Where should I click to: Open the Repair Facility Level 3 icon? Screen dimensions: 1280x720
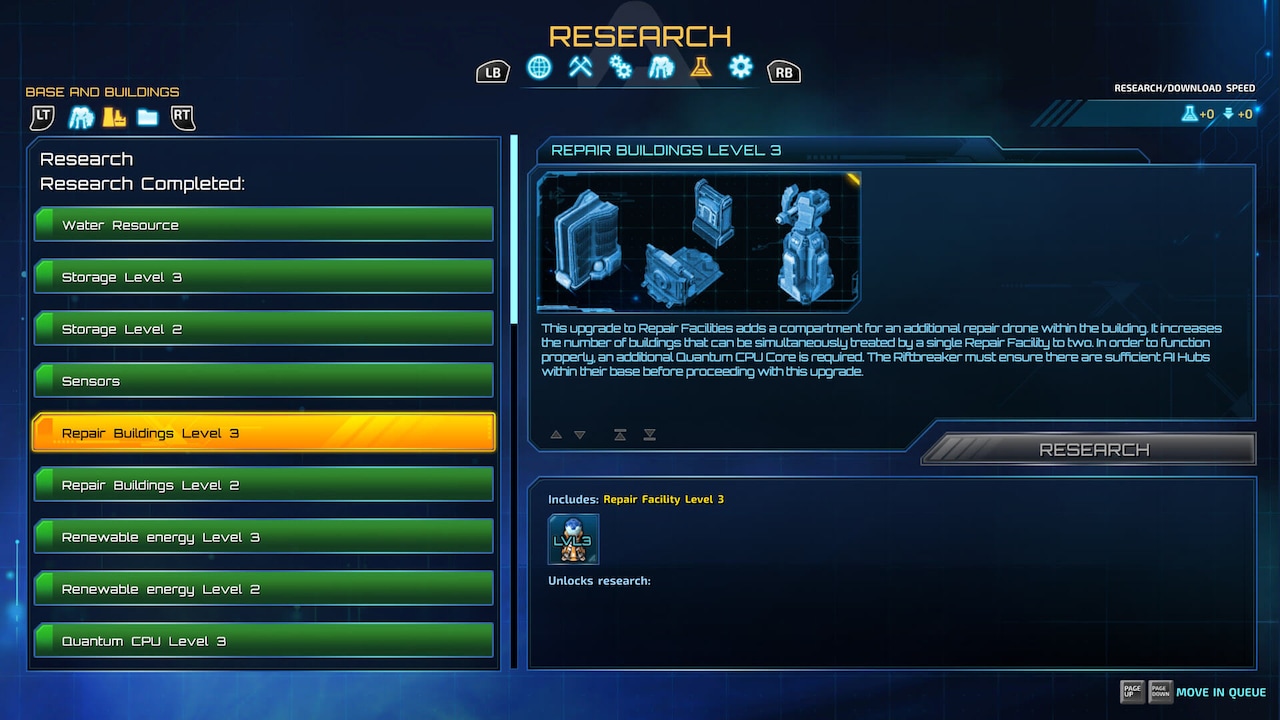click(573, 540)
